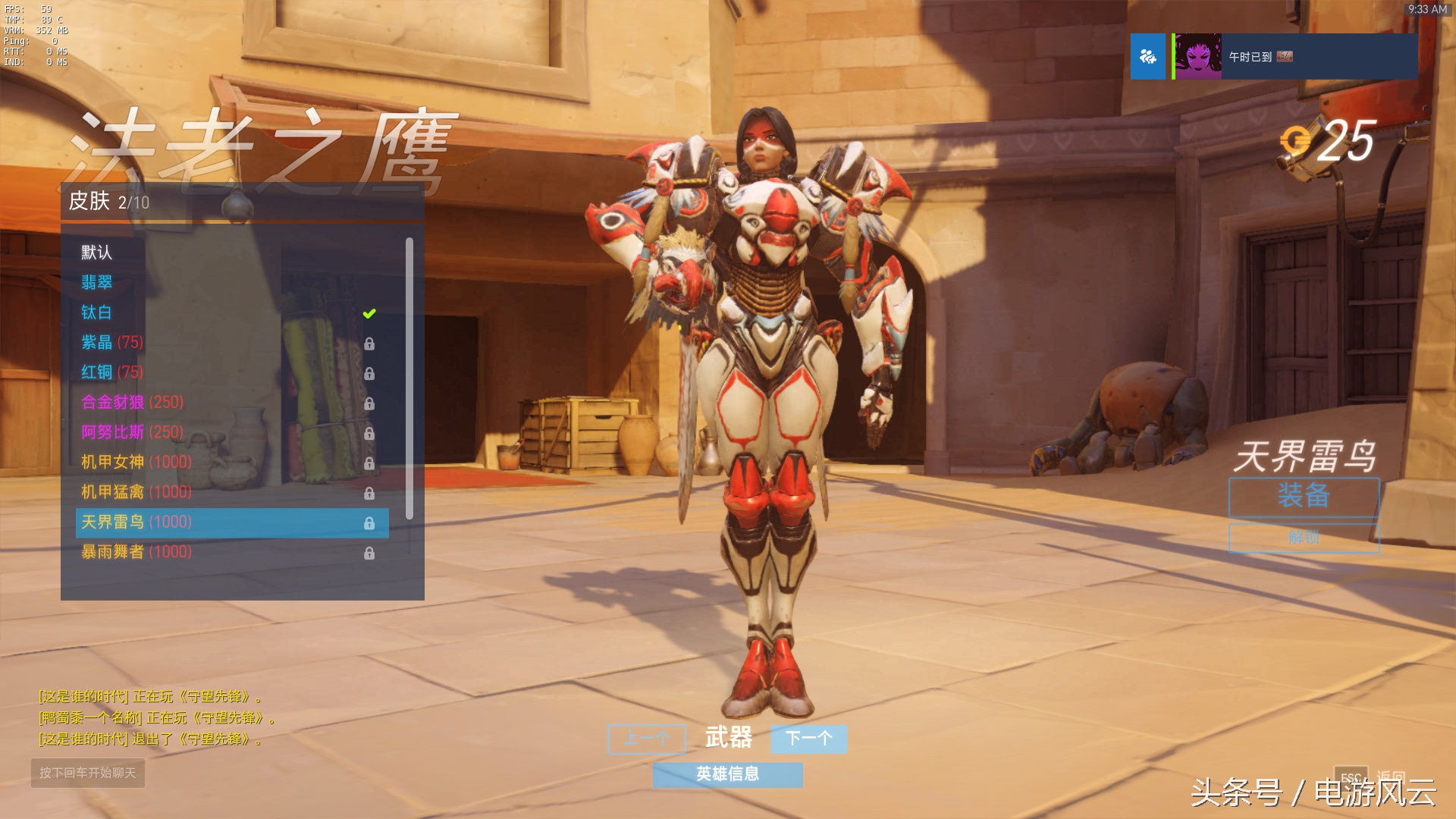Select the equipped 钛白 skin
Viewport: 1456px width, 819px height.
point(97,312)
